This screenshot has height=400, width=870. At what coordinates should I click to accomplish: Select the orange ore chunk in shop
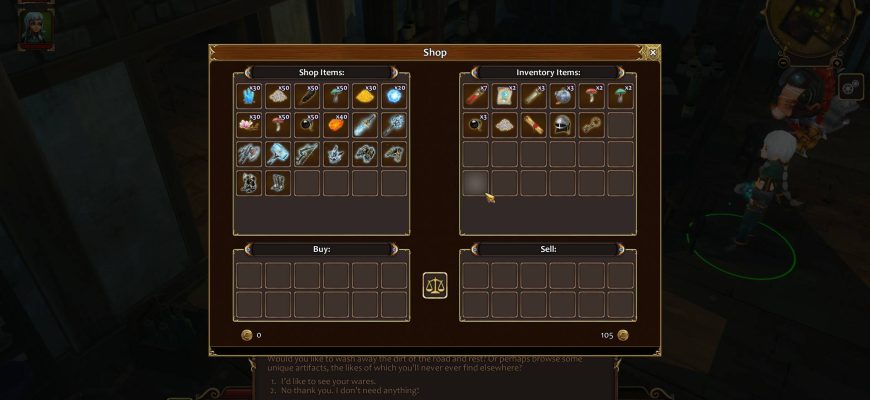coord(336,125)
